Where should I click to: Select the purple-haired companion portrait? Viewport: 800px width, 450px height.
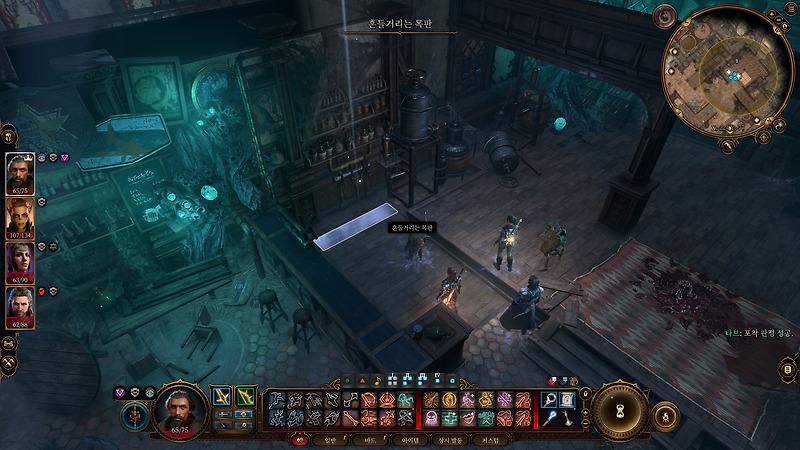tap(20, 263)
